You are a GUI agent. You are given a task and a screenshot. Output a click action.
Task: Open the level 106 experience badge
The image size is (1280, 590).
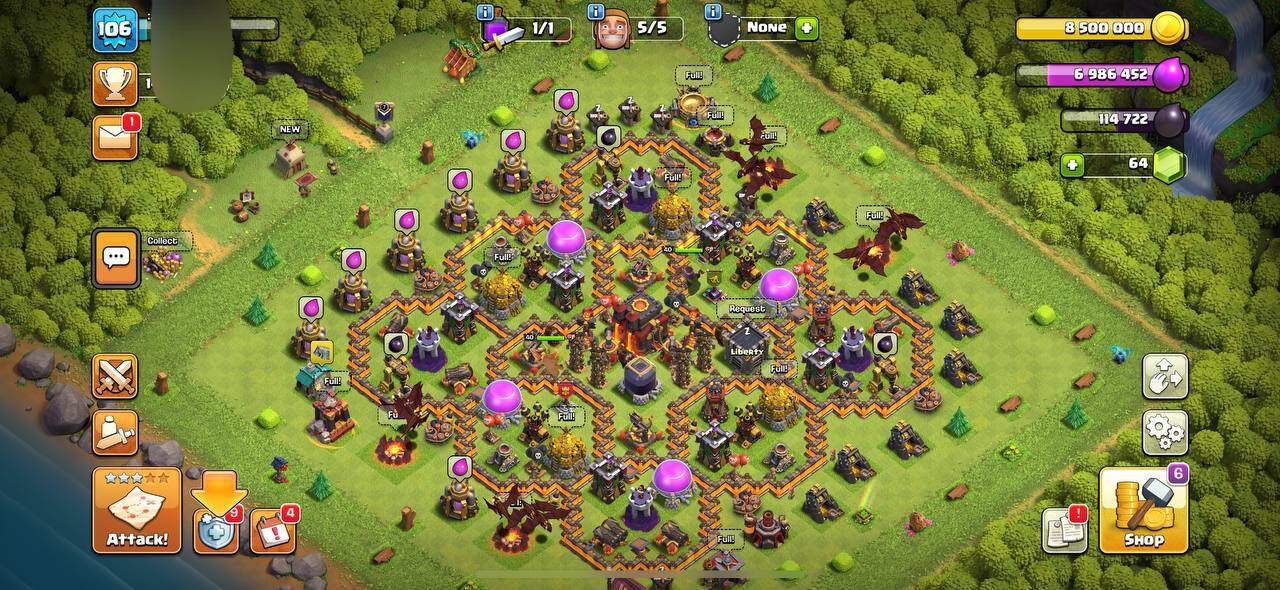click(x=115, y=30)
